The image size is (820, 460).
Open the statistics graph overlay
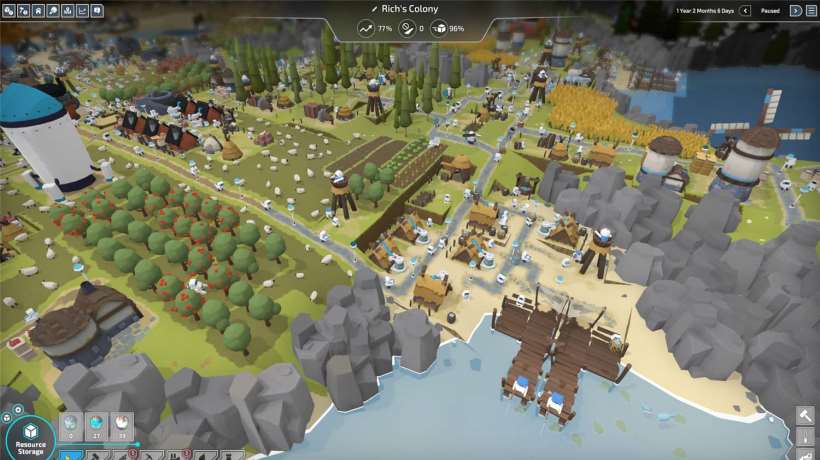point(81,11)
